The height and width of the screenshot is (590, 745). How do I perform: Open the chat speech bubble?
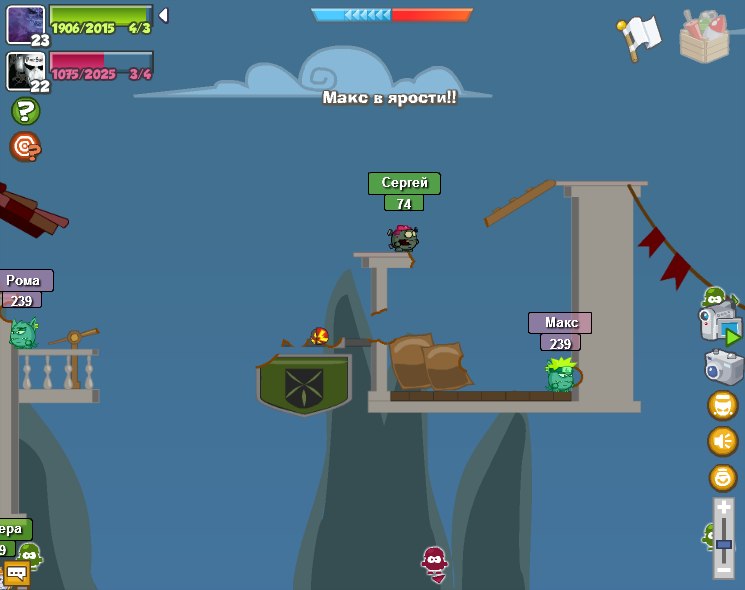(x=17, y=574)
